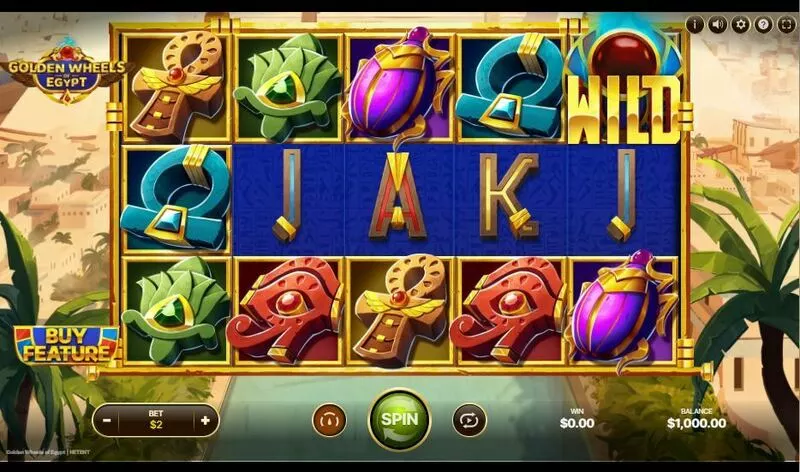Open the autoplay options
Image resolution: width=800 pixels, height=472 pixels.
pyautogui.click(x=468, y=420)
